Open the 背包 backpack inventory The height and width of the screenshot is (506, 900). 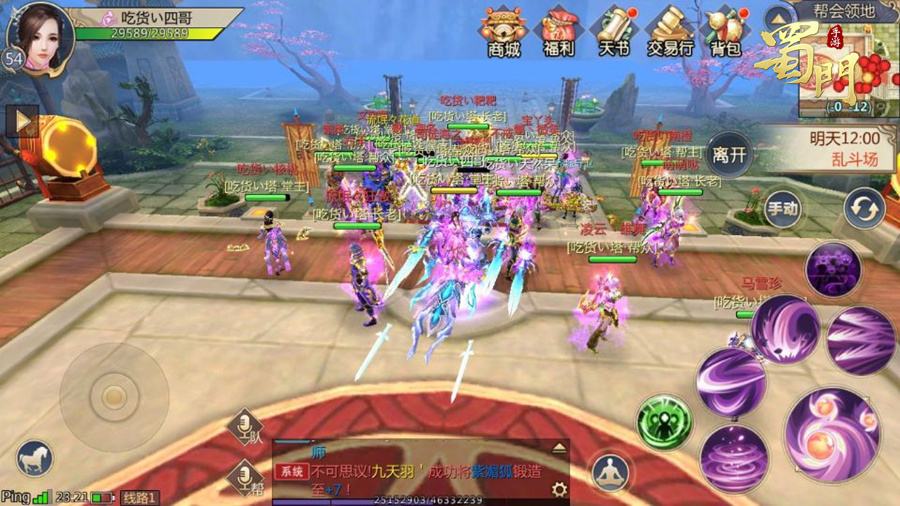[x=725, y=31]
